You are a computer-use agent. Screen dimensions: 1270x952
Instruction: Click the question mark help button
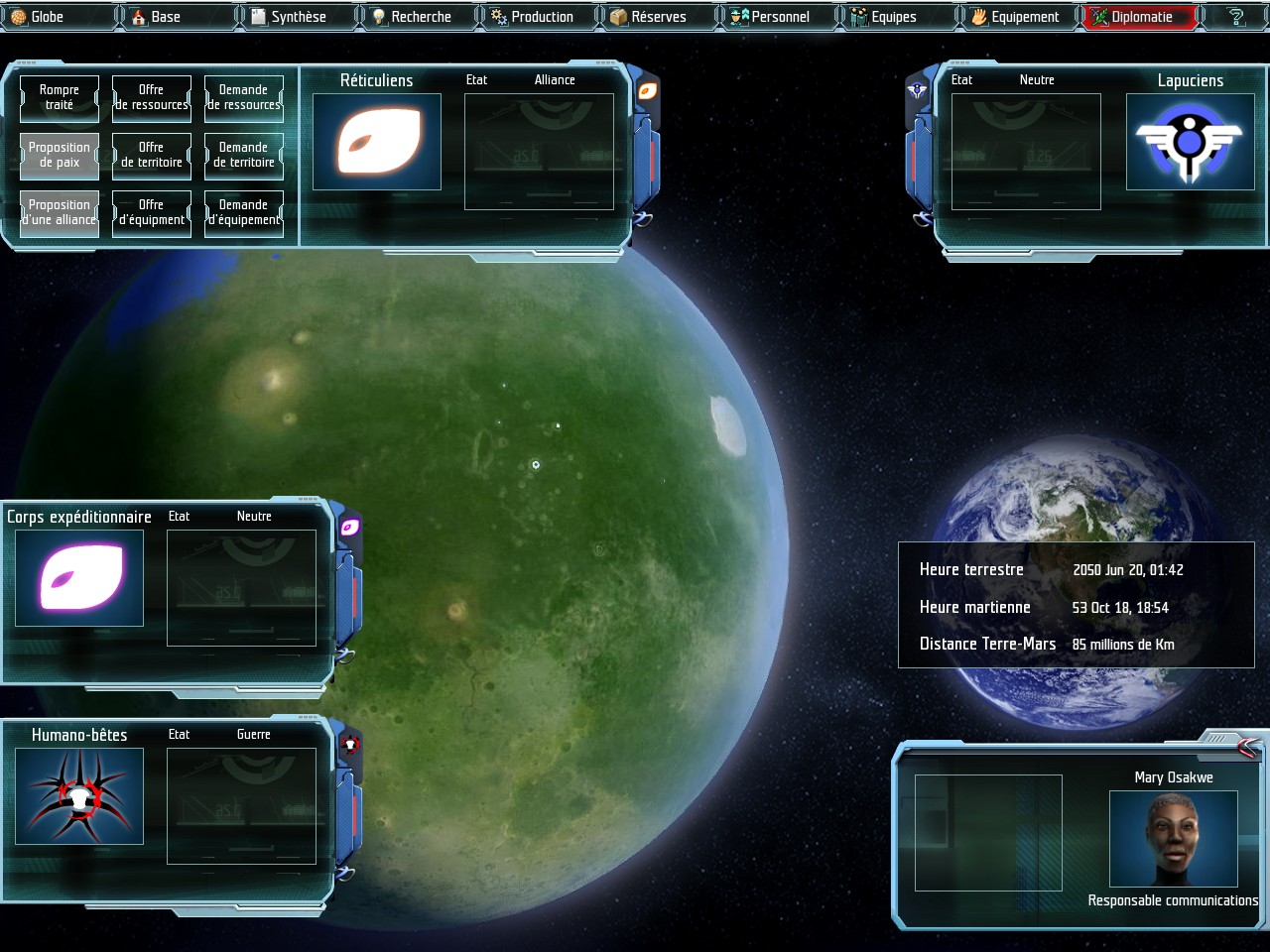[1236, 17]
